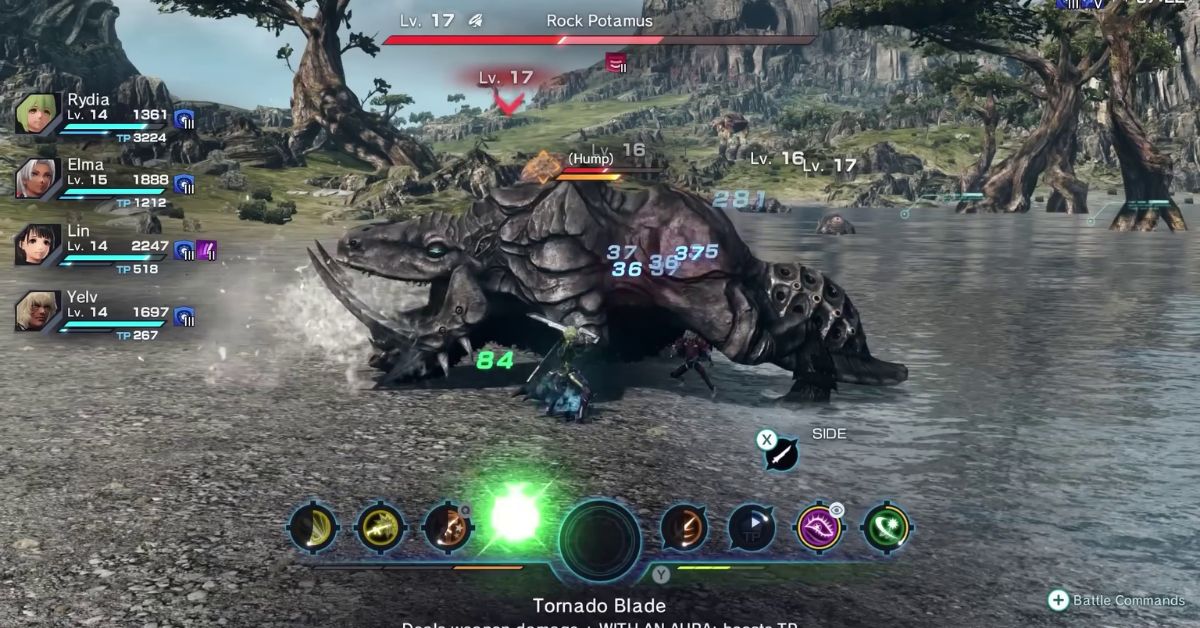The image size is (1200, 628).
Task: Use the TP arrow art icon
Action: 751,527
